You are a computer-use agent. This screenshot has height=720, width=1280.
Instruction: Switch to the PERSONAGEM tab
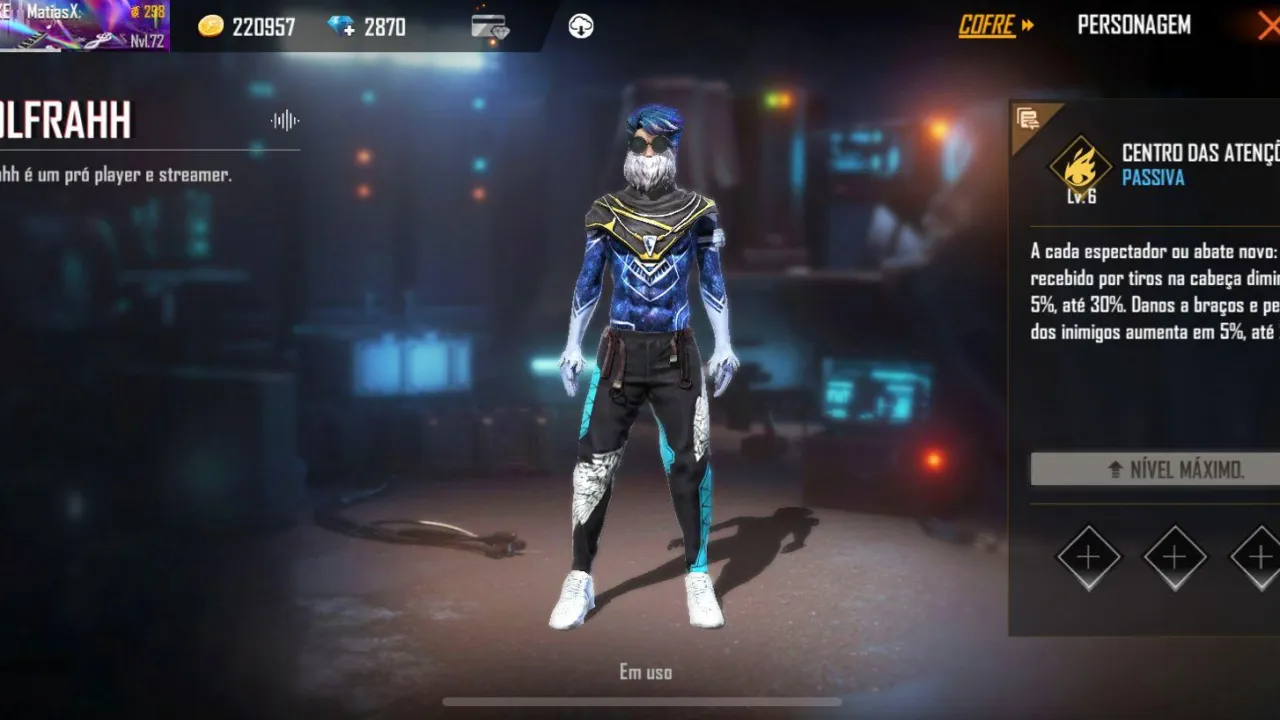point(1134,25)
